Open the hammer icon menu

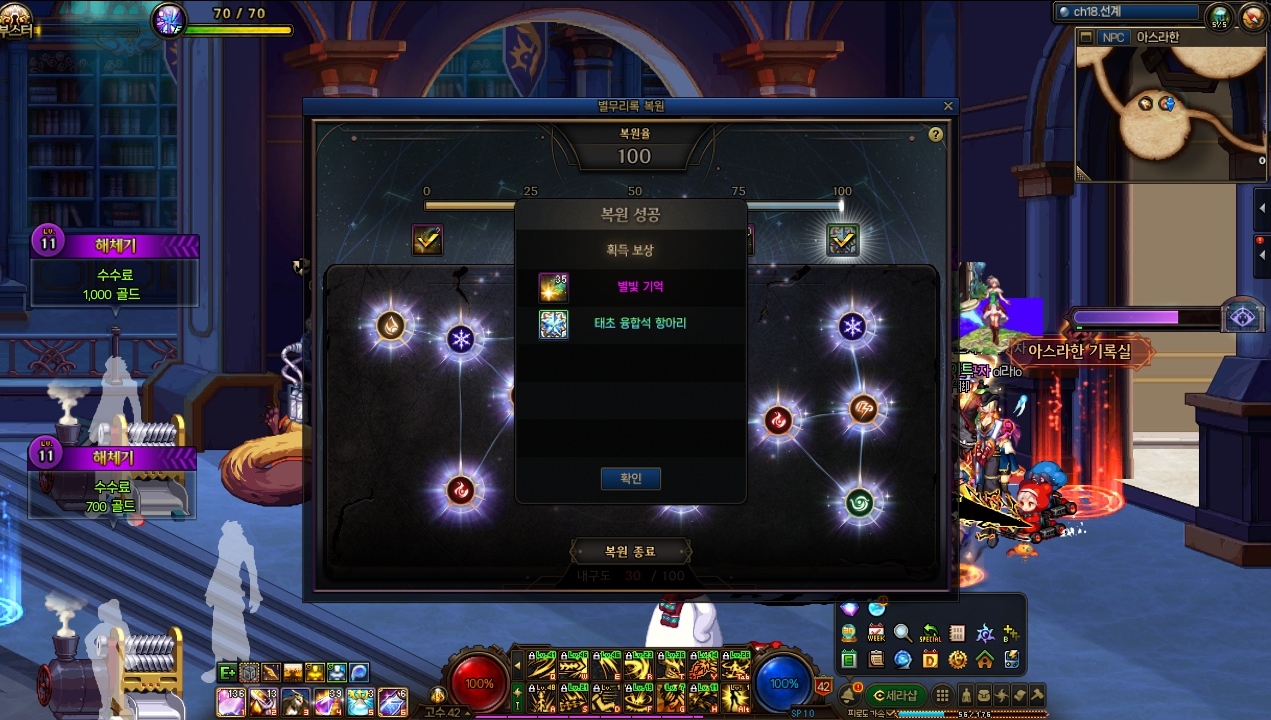(x=1037, y=695)
